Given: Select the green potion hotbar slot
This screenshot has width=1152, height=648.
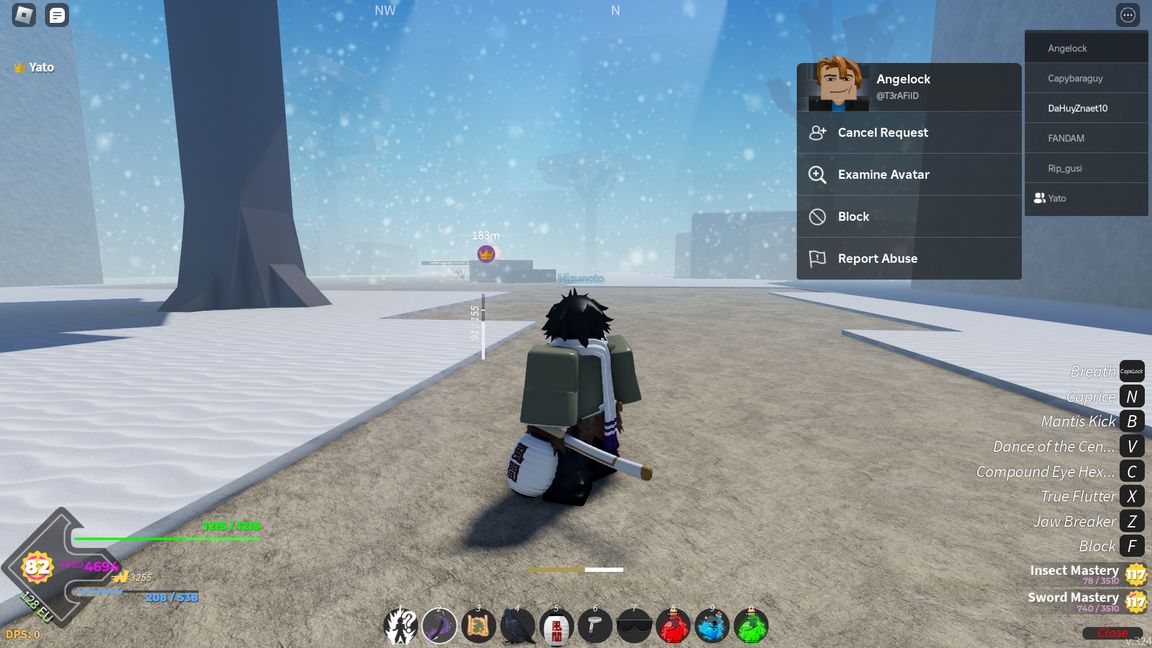Looking at the screenshot, I should coord(751,626).
